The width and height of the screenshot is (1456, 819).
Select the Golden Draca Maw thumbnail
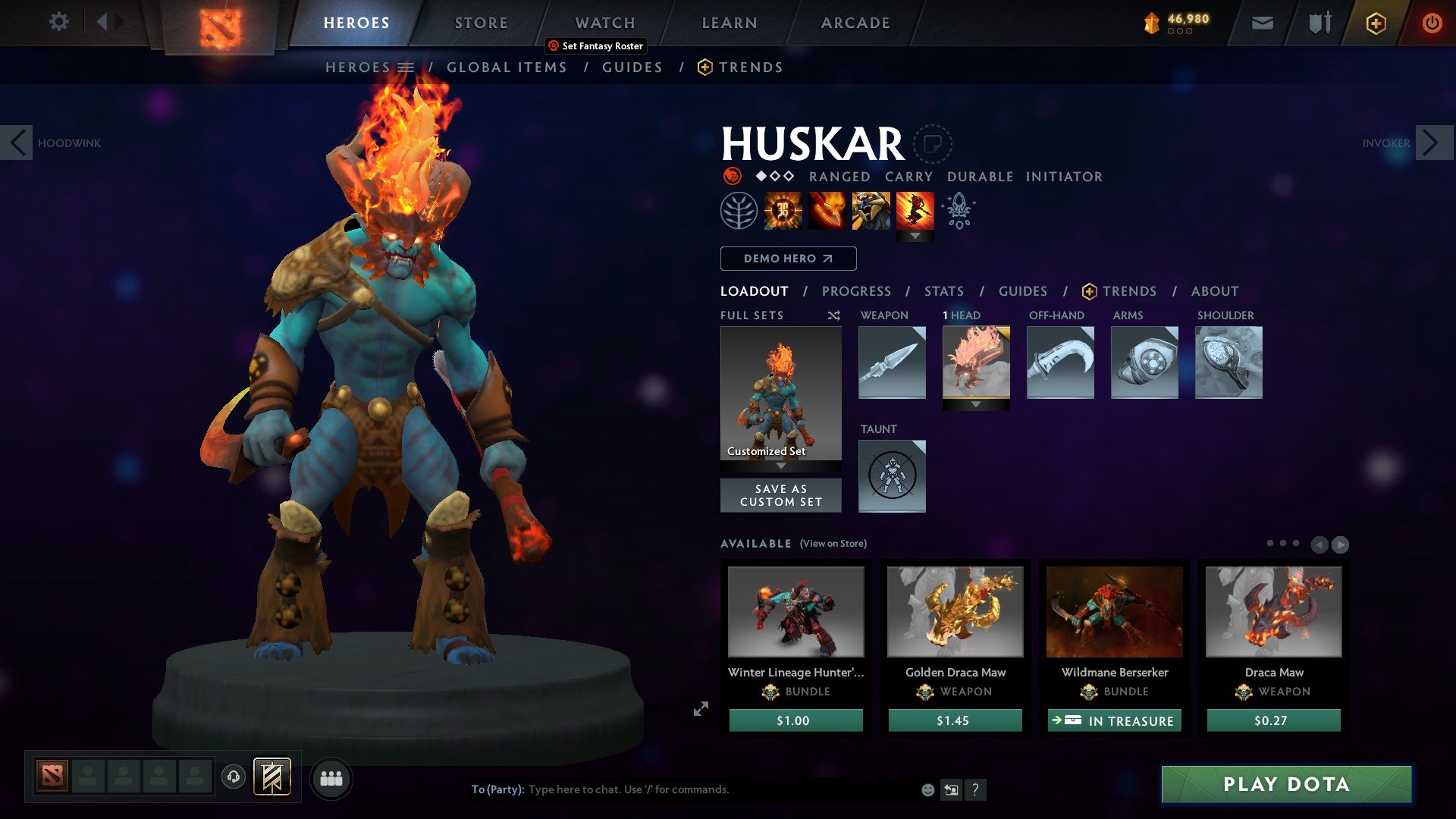pyautogui.click(x=955, y=613)
